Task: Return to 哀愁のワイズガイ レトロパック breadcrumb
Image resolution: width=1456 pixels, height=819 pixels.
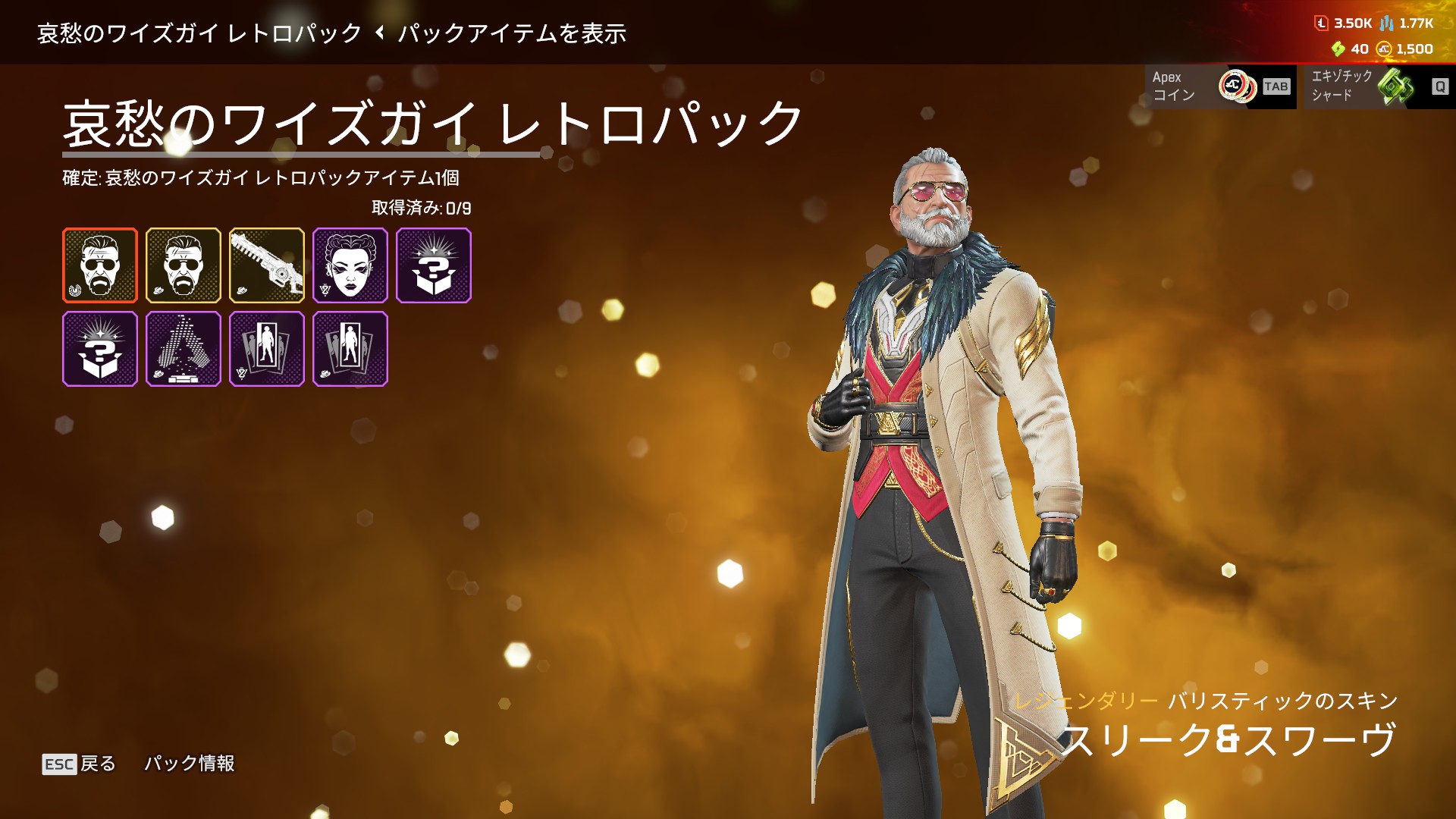Action: coord(200,33)
